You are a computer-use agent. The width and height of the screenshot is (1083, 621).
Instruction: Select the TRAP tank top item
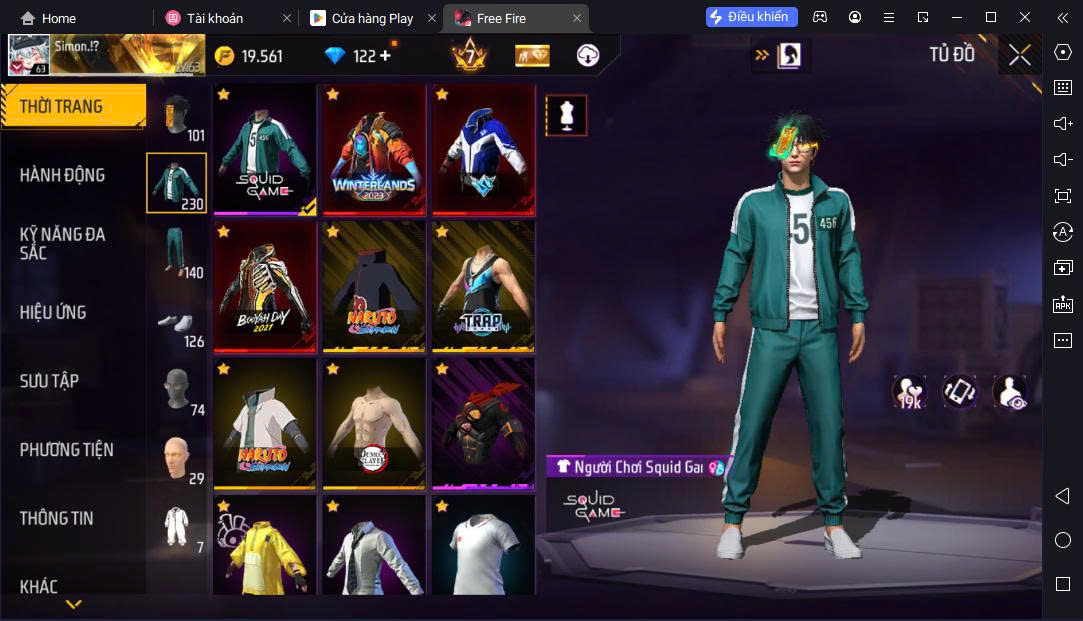[x=484, y=286]
